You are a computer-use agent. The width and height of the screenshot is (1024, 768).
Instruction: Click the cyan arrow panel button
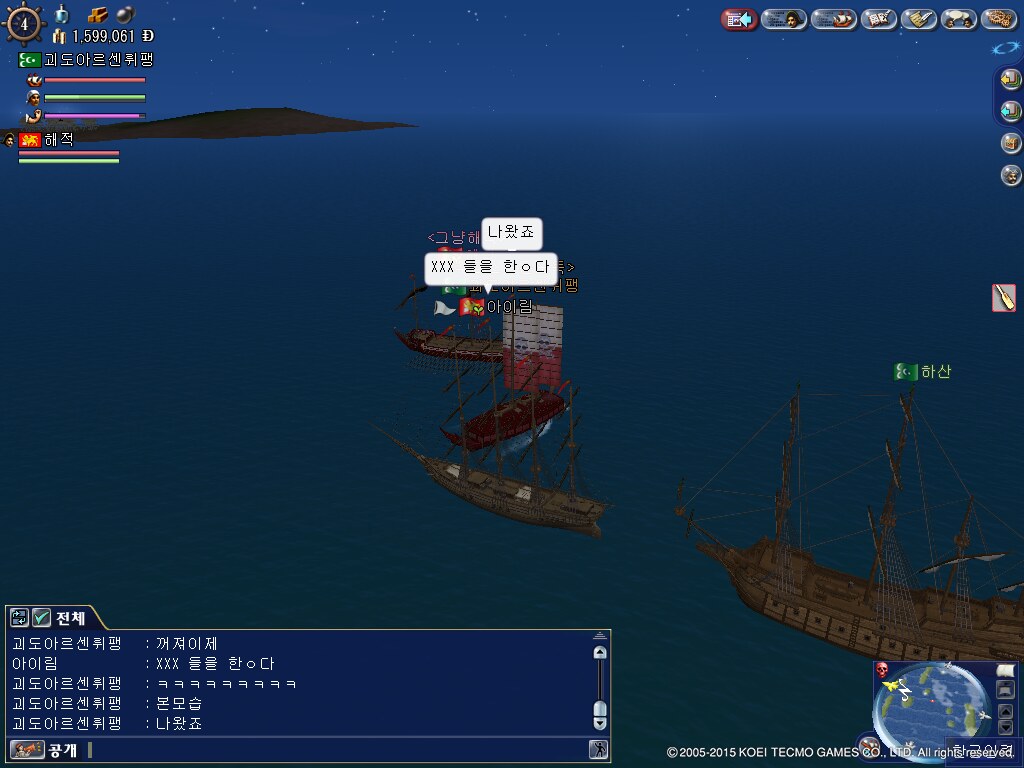point(1010,111)
